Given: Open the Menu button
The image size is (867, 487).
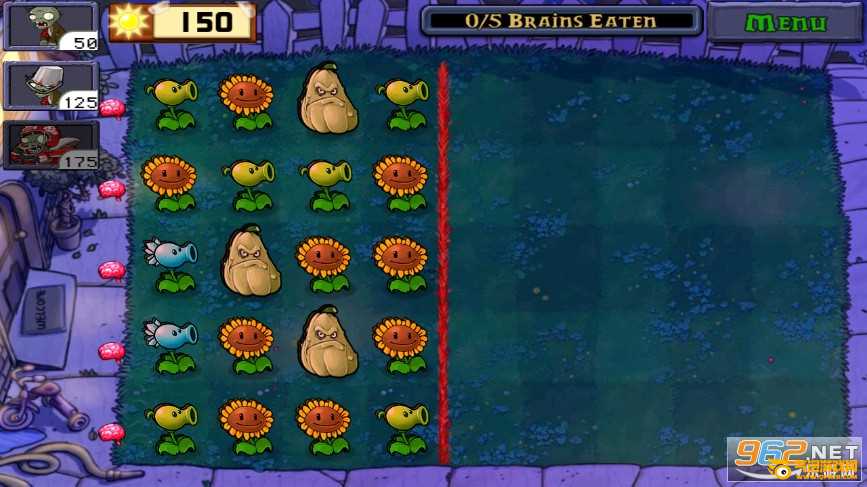Looking at the screenshot, I should 785,22.
